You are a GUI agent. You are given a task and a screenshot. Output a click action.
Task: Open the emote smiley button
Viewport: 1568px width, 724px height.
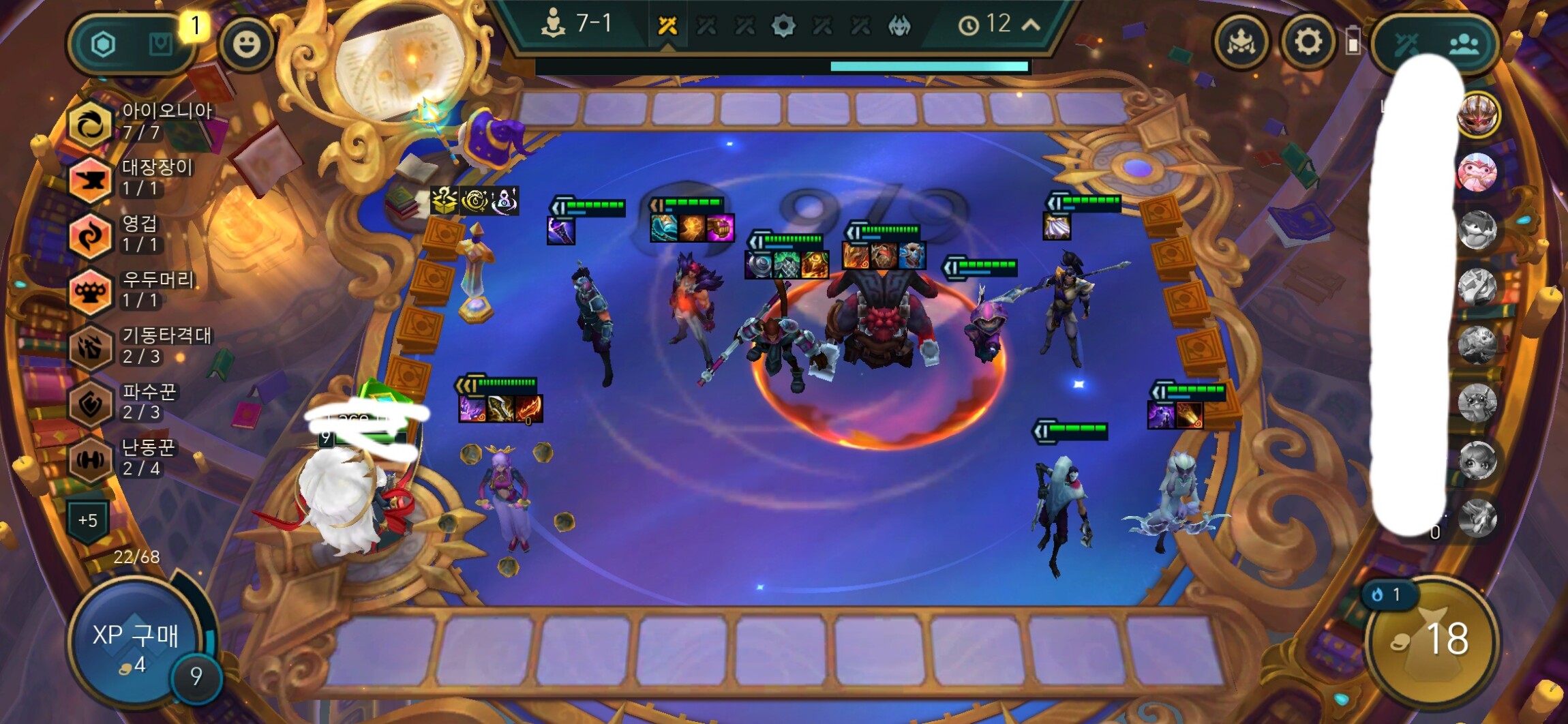click(x=246, y=44)
